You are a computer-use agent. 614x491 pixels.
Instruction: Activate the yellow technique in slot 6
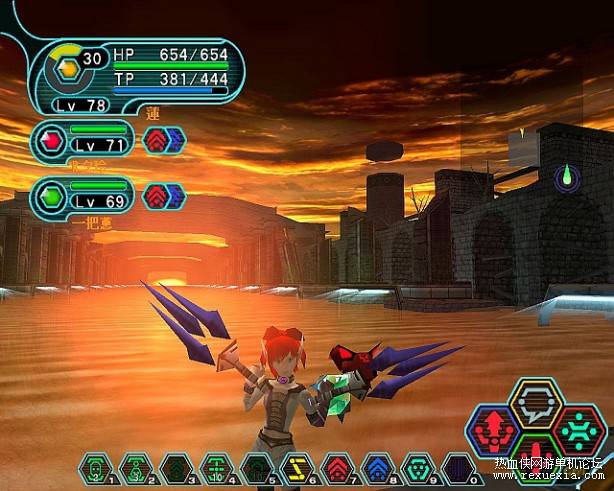297,467
